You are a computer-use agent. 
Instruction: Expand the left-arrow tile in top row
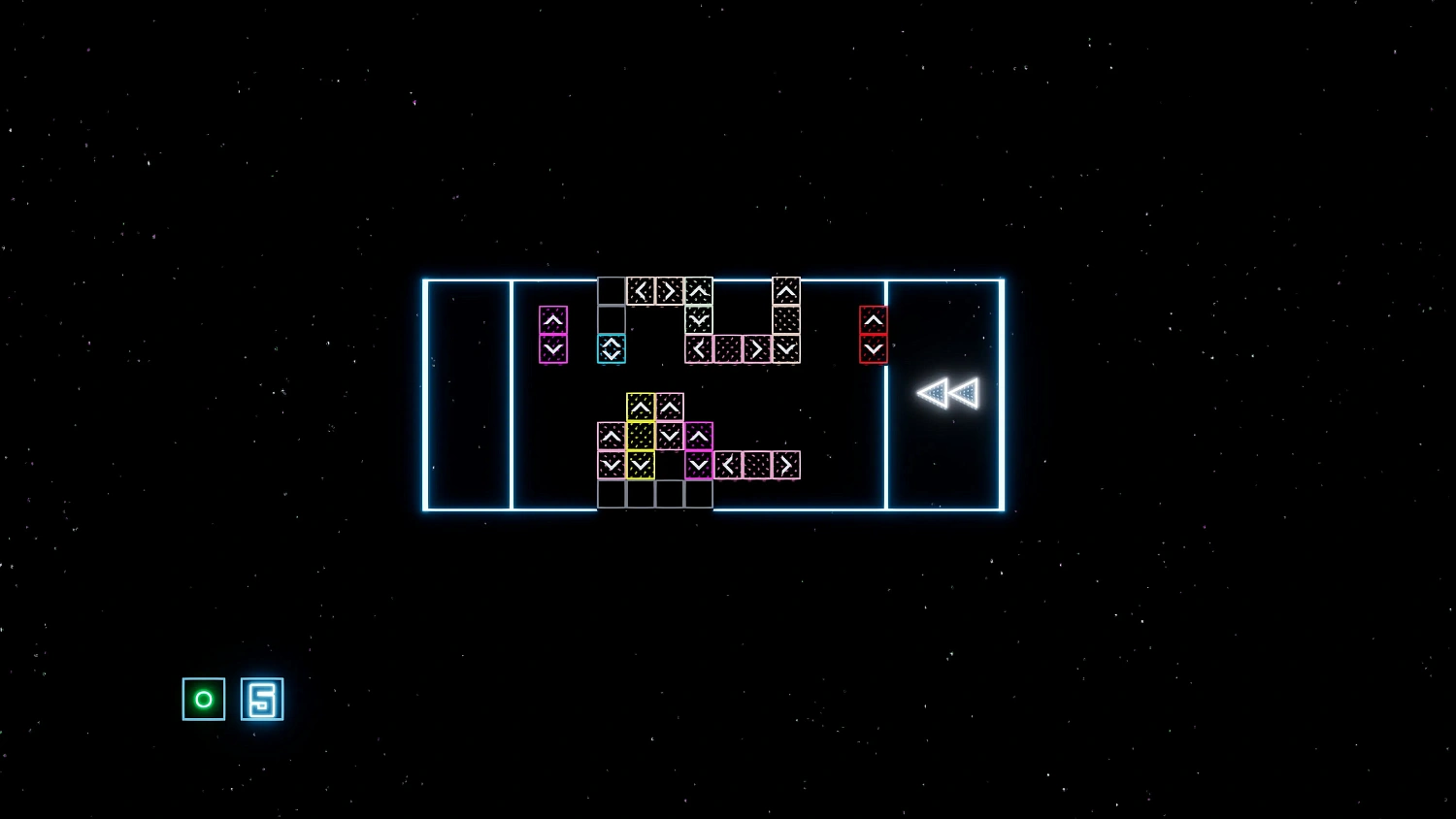[x=642, y=289]
